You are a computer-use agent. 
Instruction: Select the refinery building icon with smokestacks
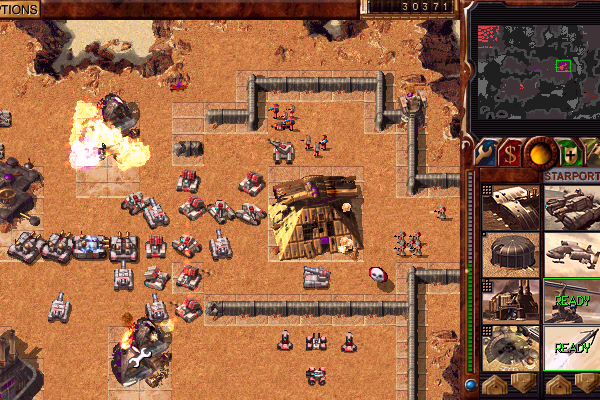pyautogui.click(x=510, y=301)
